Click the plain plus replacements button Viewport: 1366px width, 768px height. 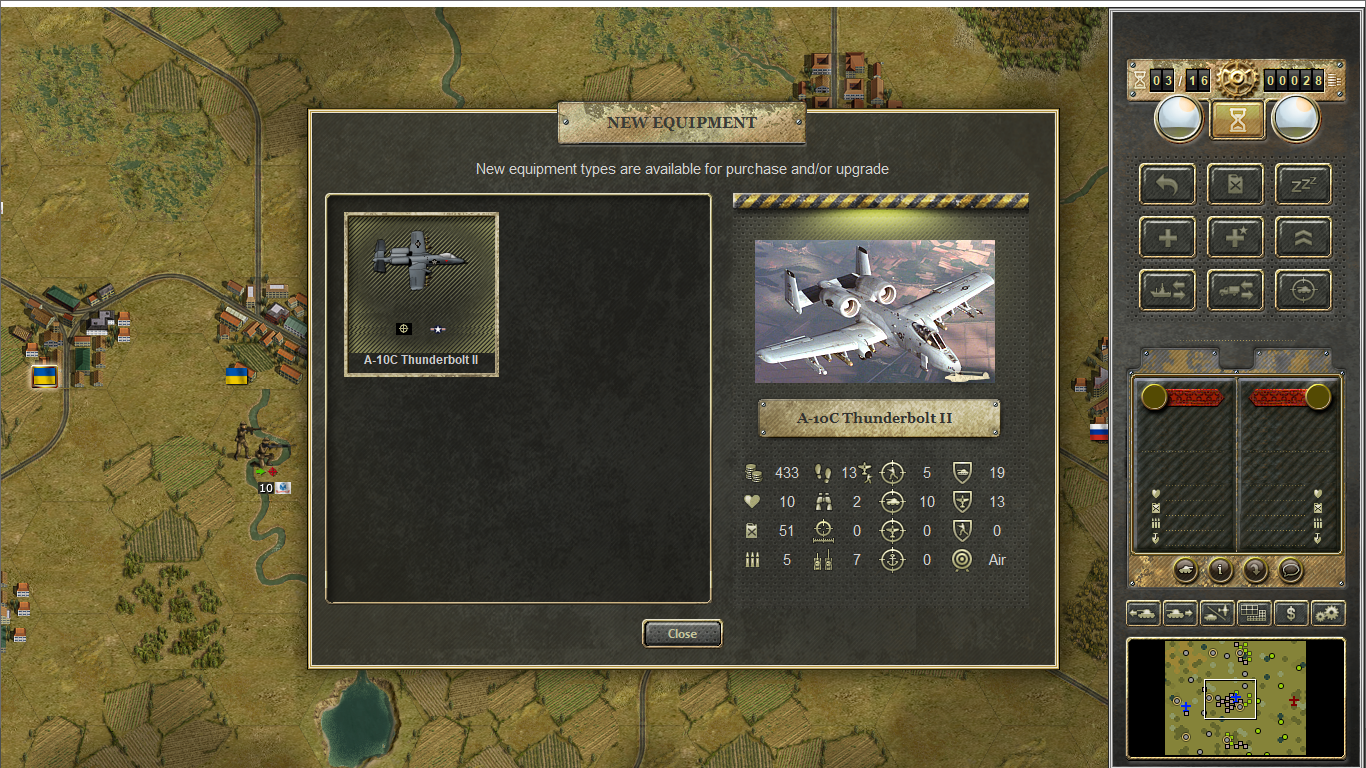click(1167, 237)
